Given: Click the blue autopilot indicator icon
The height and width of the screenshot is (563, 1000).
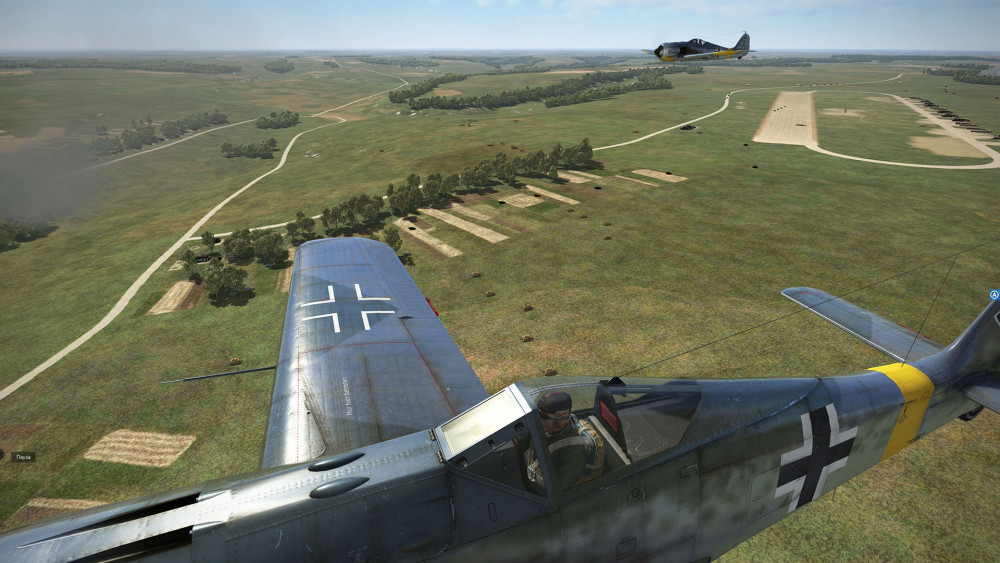Looking at the screenshot, I should [x=994, y=295].
